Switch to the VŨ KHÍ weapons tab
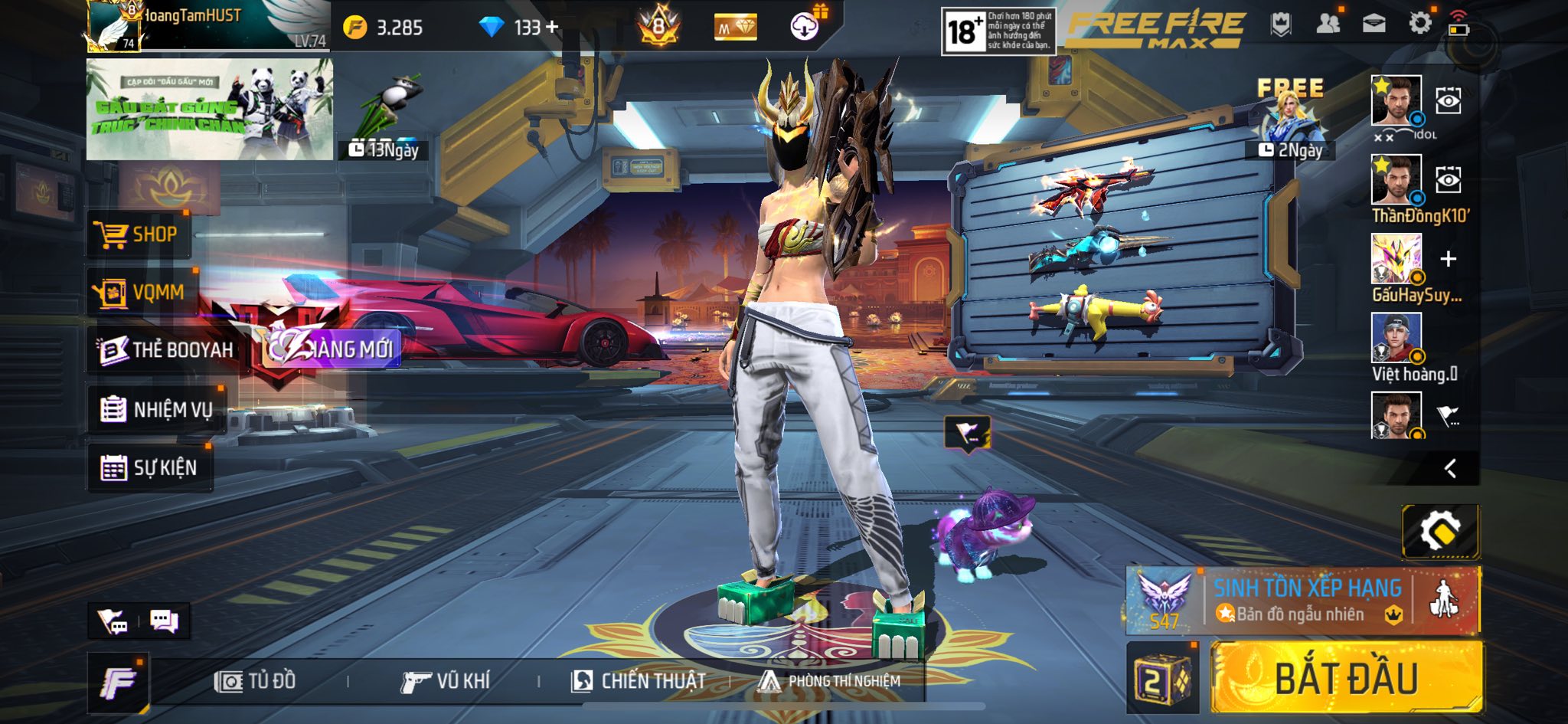The image size is (1568, 724). point(445,681)
